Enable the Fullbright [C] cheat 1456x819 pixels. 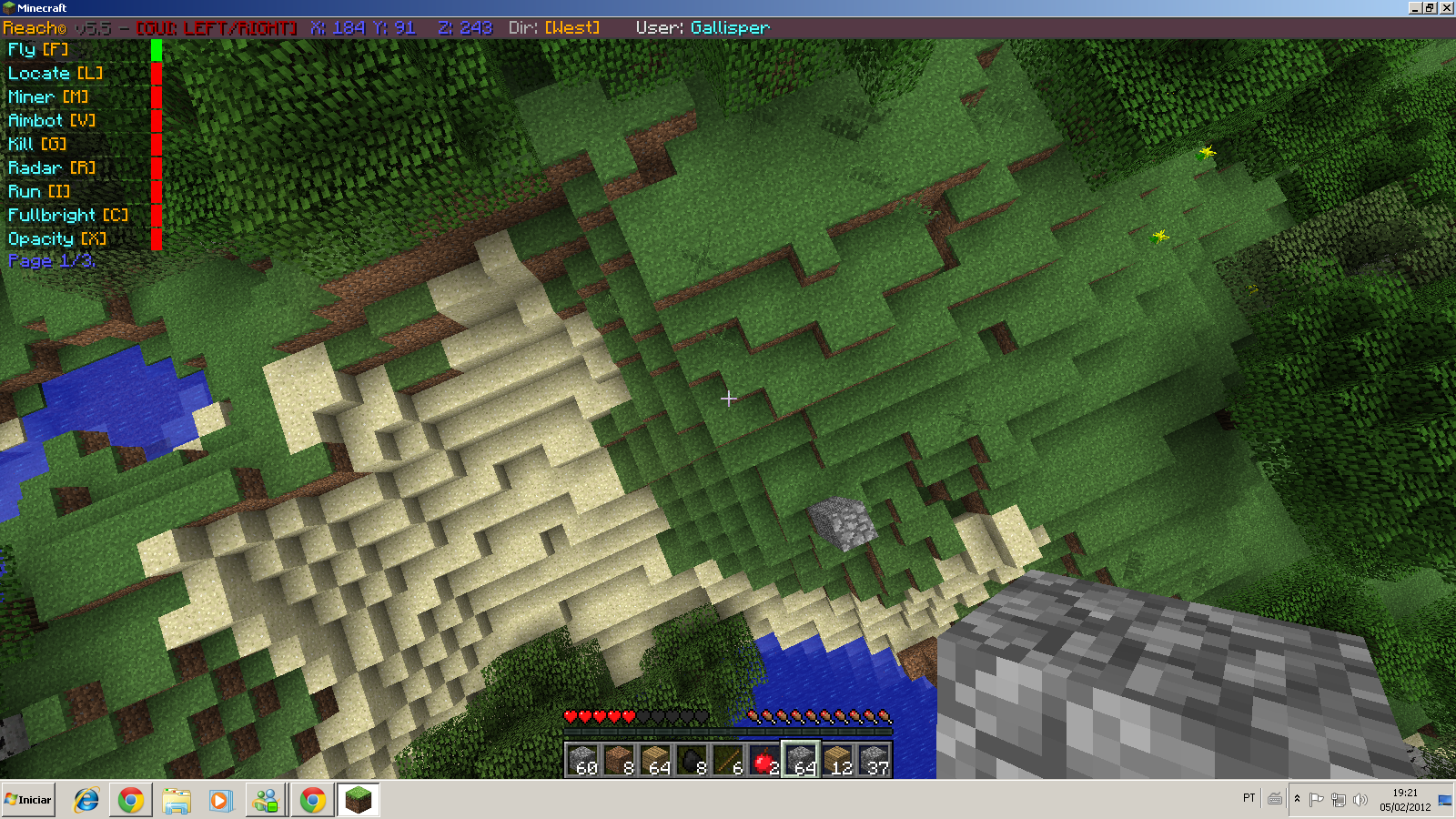[66, 215]
